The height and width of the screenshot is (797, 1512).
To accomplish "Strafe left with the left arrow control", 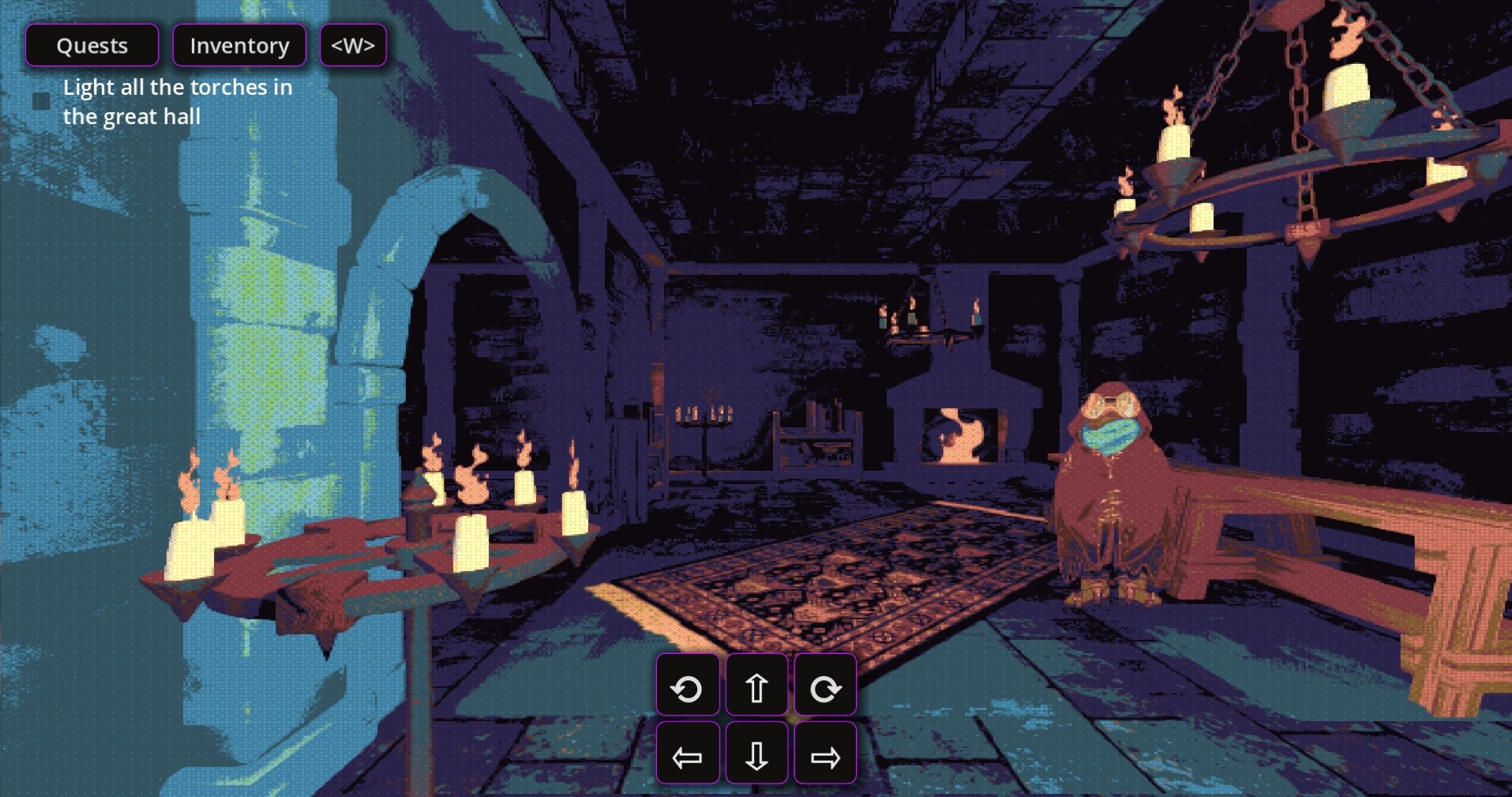I will point(688,755).
